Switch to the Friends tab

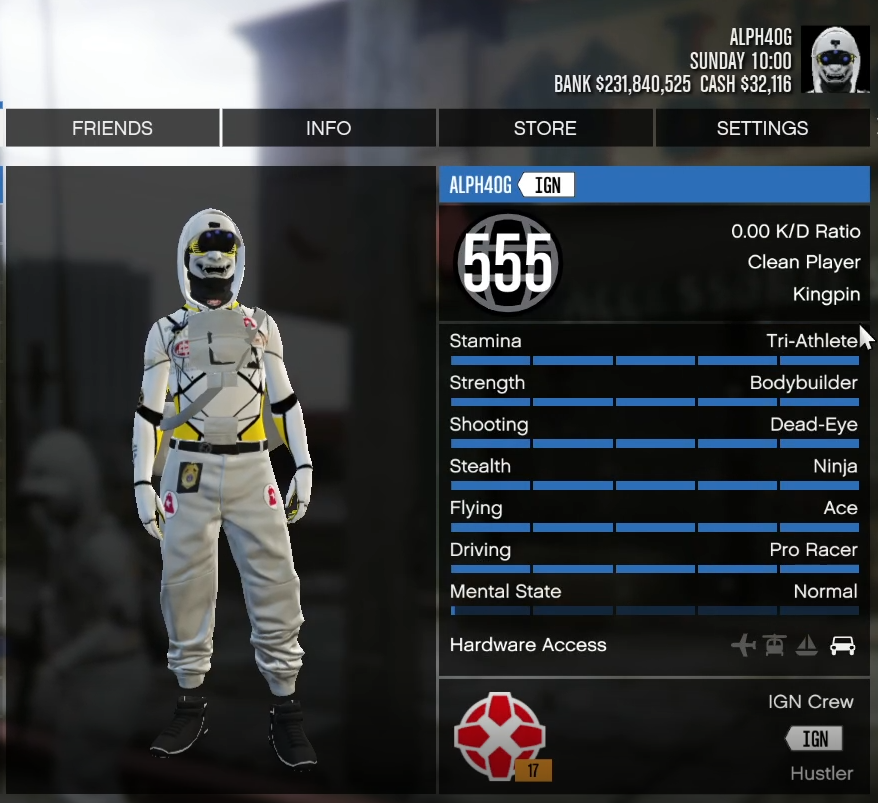pyautogui.click(x=112, y=128)
